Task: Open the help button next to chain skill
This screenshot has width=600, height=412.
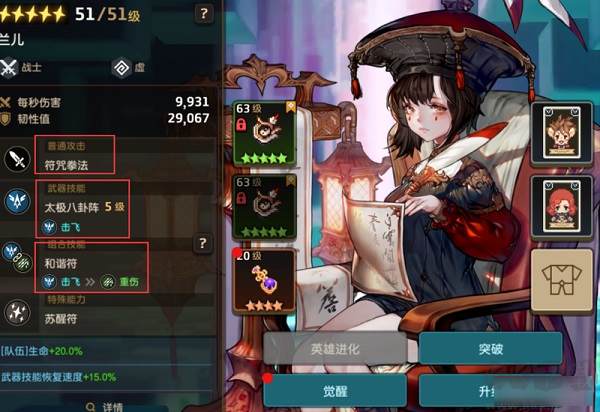Action: pyautogui.click(x=203, y=243)
